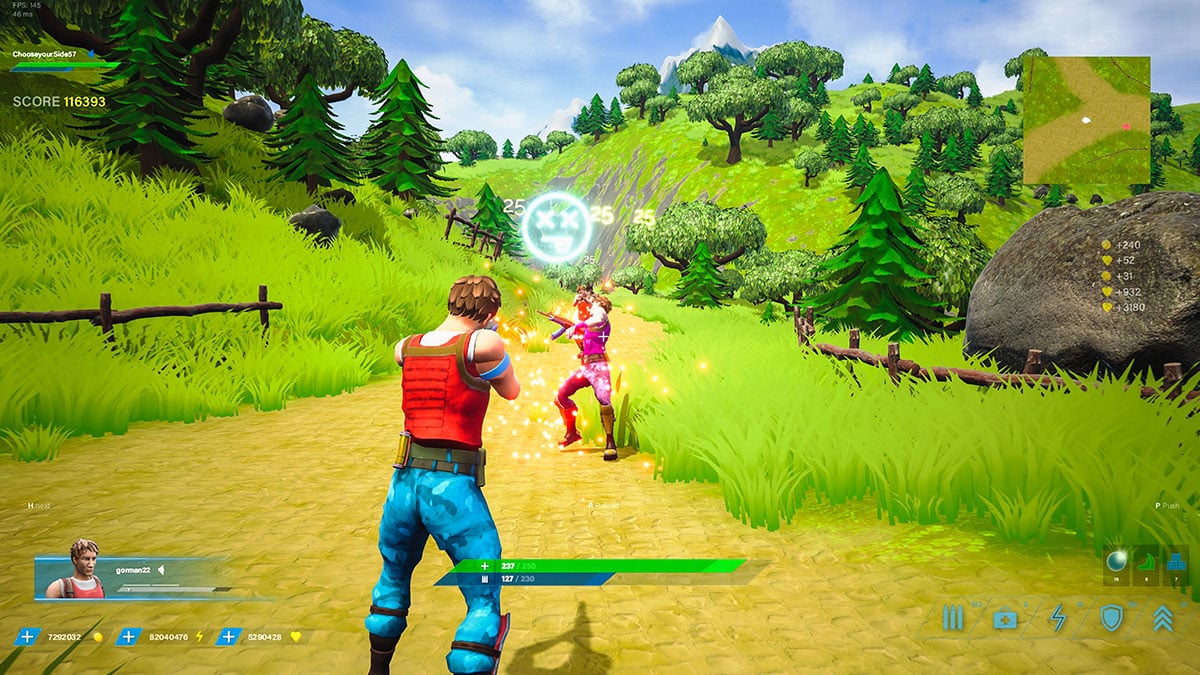This screenshot has width=1200, height=675.
Task: Add lightning energy currency with its plus button
Action: [129, 636]
